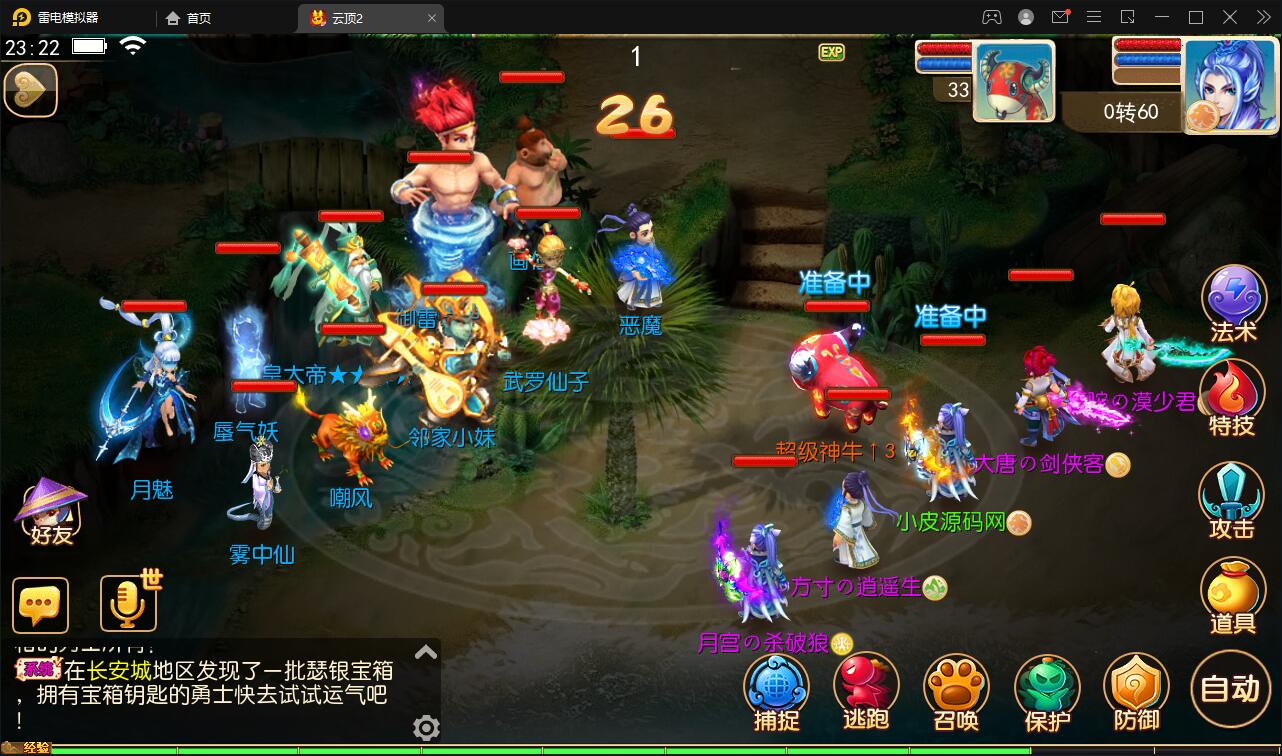1282x756 pixels.
Task: Open the chat bubble message icon
Action: point(40,604)
